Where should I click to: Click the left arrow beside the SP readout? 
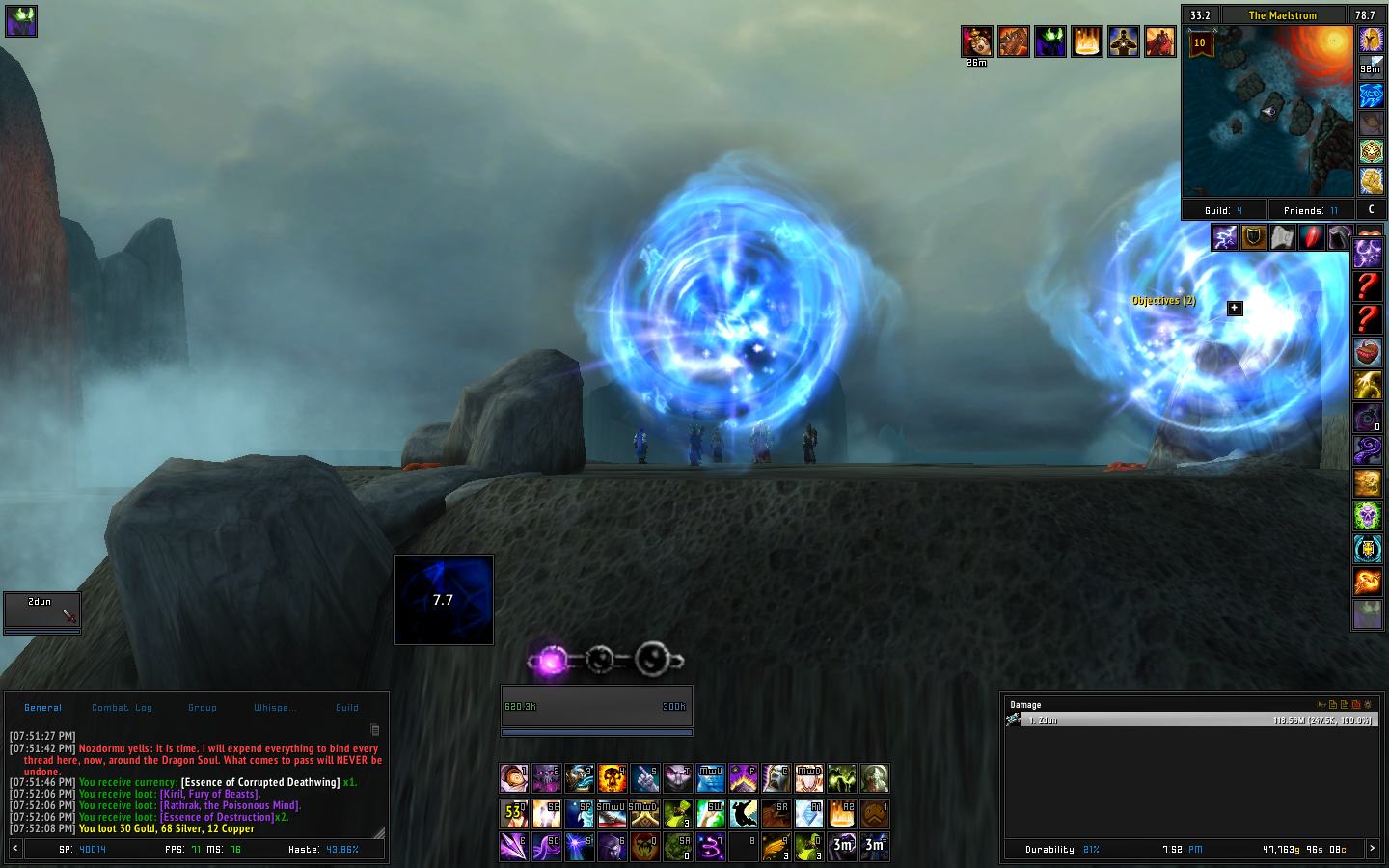pyautogui.click(x=14, y=849)
